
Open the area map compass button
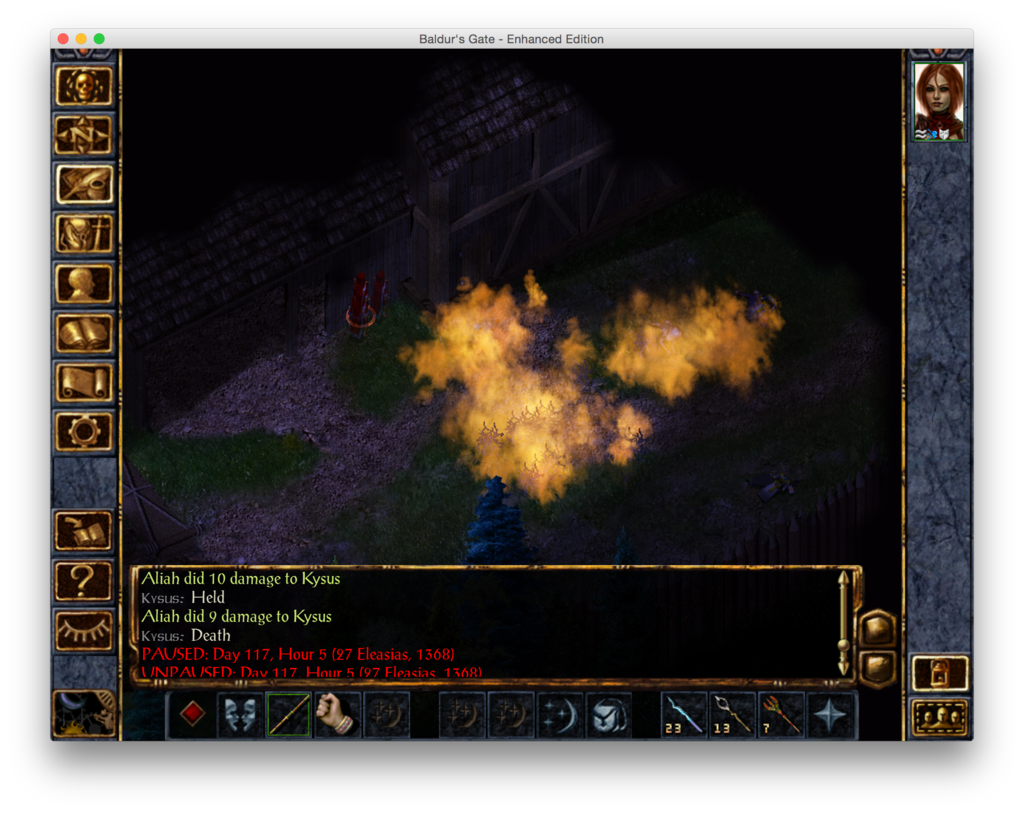tap(84, 135)
